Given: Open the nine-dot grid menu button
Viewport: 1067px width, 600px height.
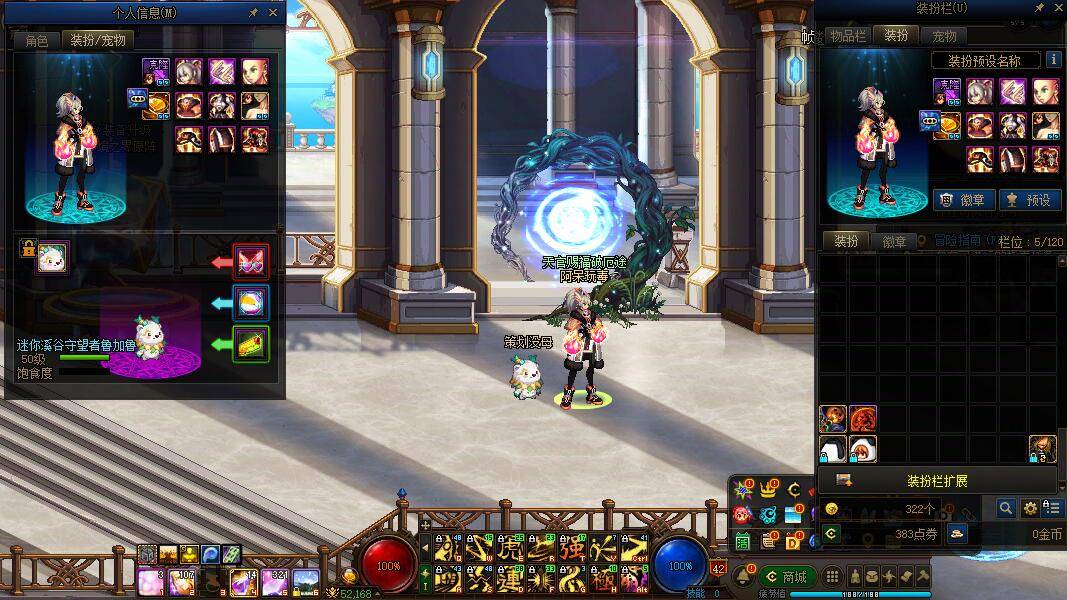Looking at the screenshot, I should [832, 577].
